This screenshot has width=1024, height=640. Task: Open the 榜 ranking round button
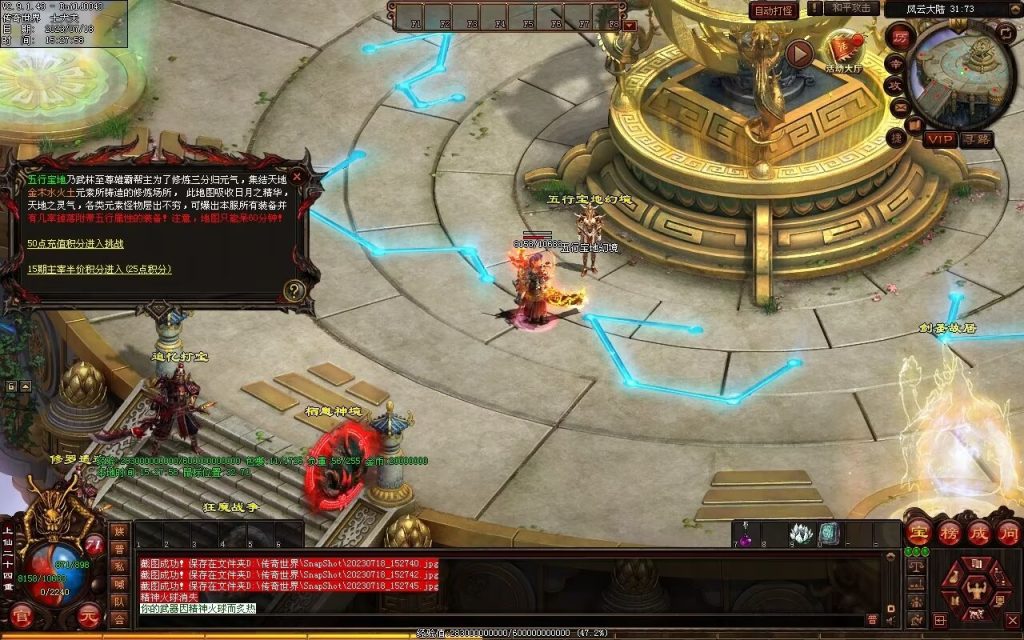949,533
